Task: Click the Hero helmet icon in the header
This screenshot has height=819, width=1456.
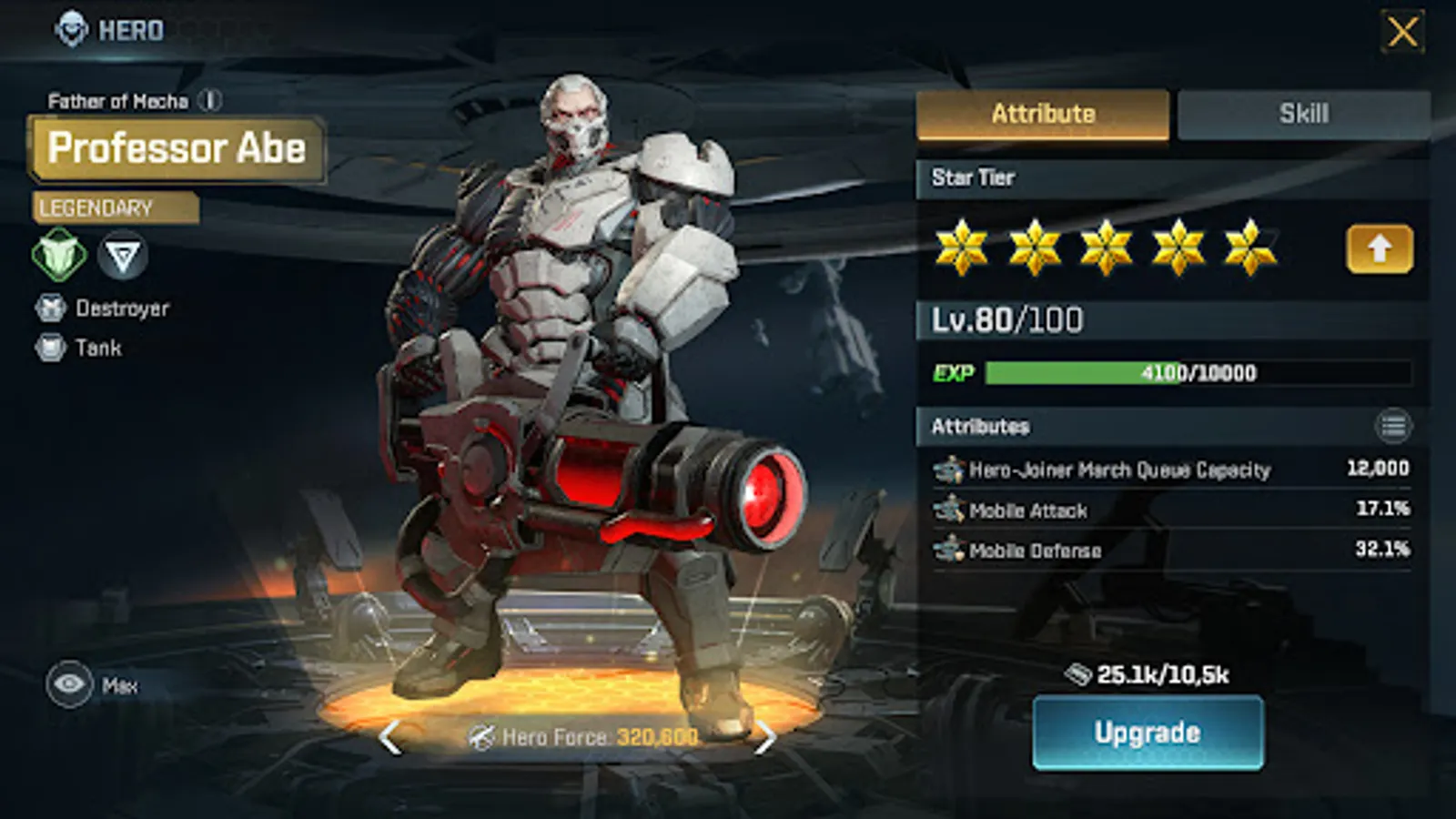Action: click(x=69, y=27)
